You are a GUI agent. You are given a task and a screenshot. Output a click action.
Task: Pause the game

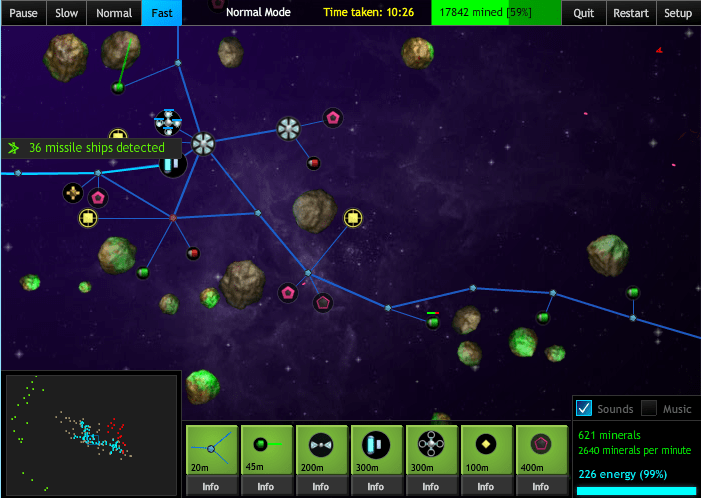[x=23, y=13]
